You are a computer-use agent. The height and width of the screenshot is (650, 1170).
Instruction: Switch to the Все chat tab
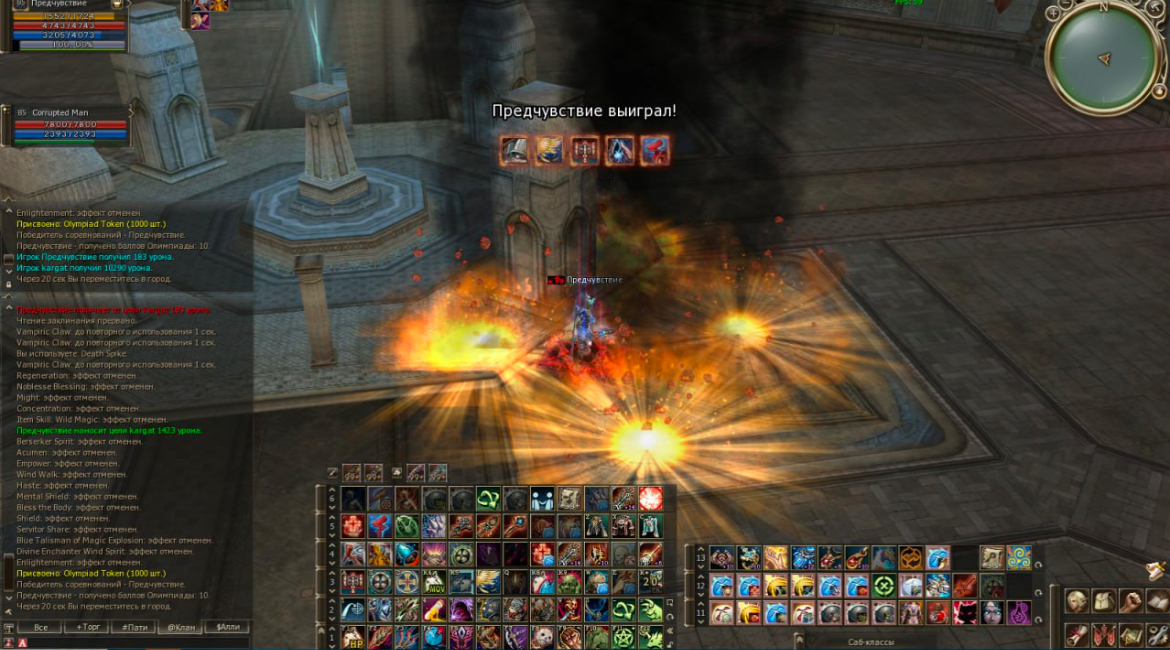point(40,627)
